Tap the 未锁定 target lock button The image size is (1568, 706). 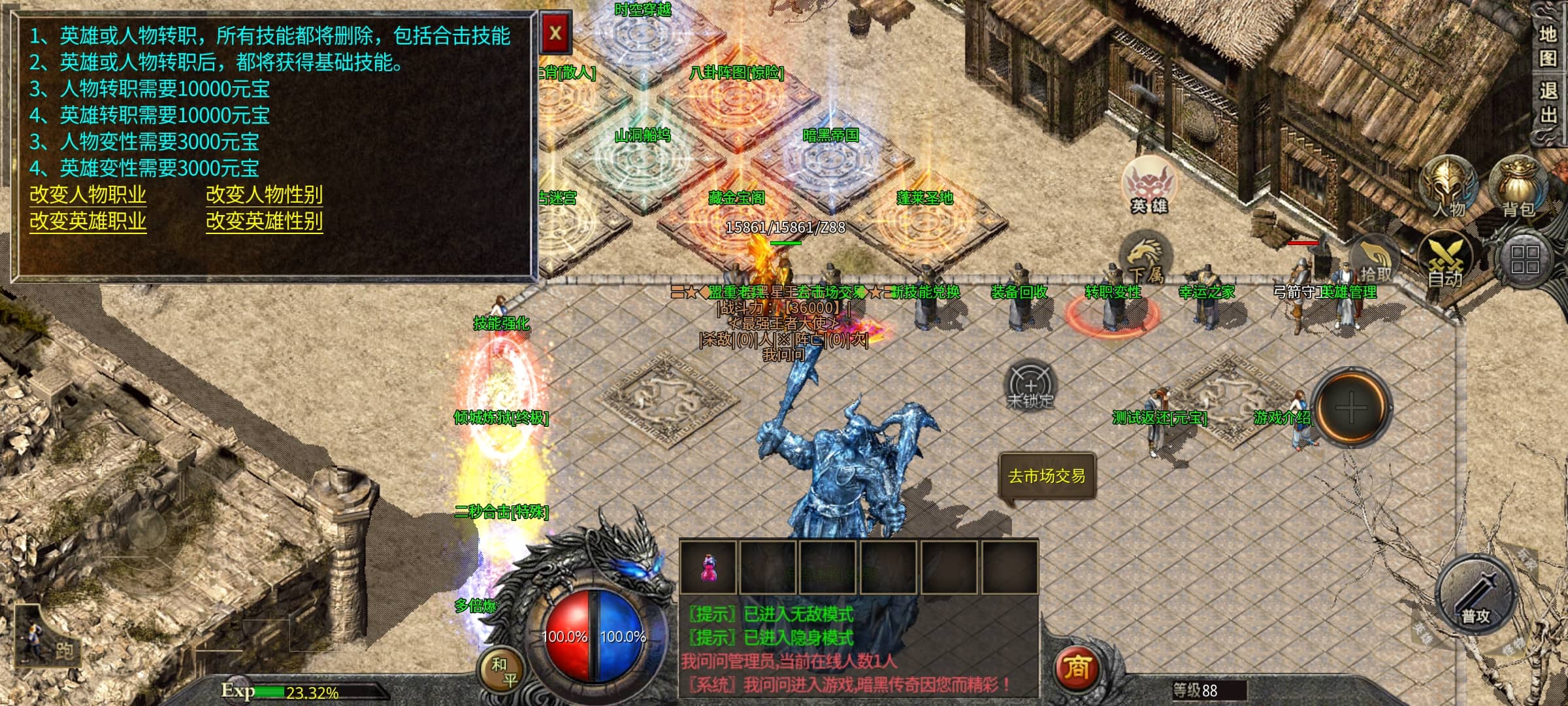point(1030,385)
